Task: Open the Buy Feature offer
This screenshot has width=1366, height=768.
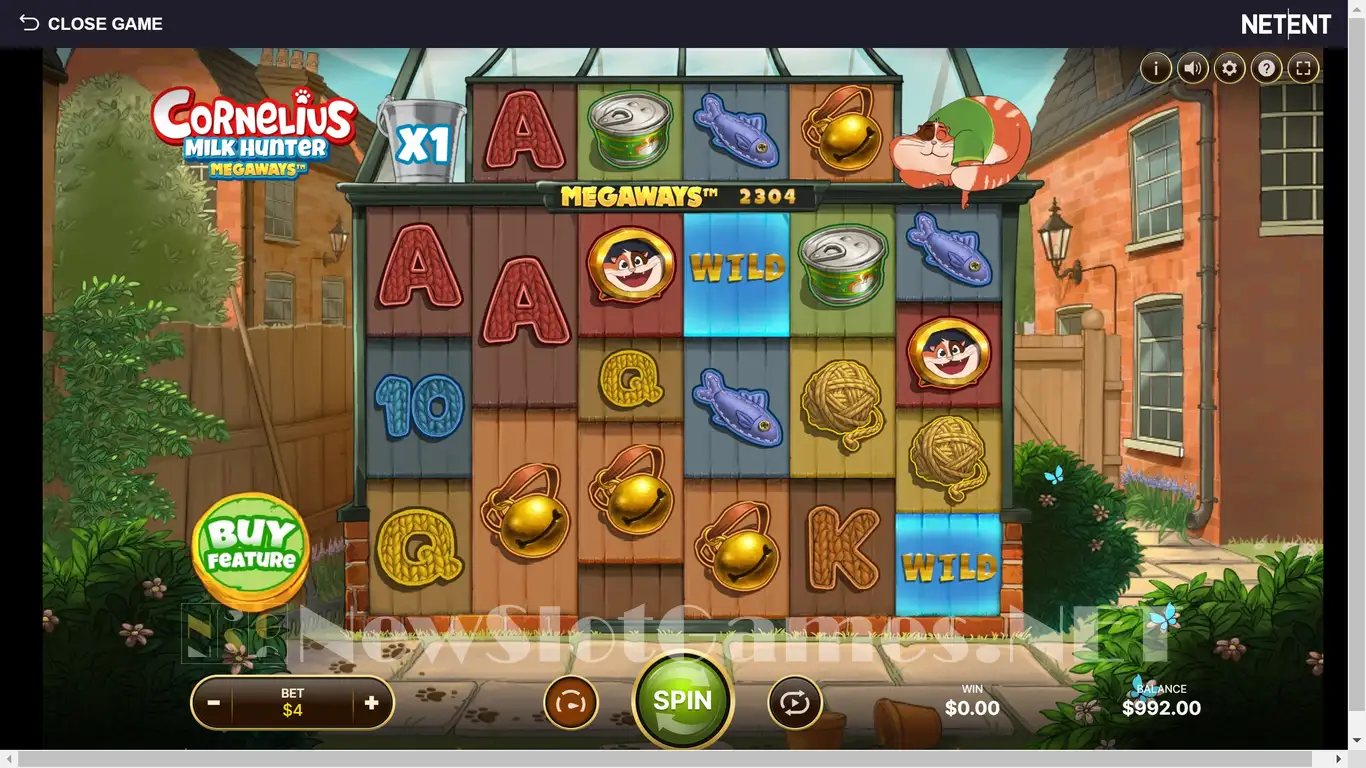Action: click(x=251, y=546)
